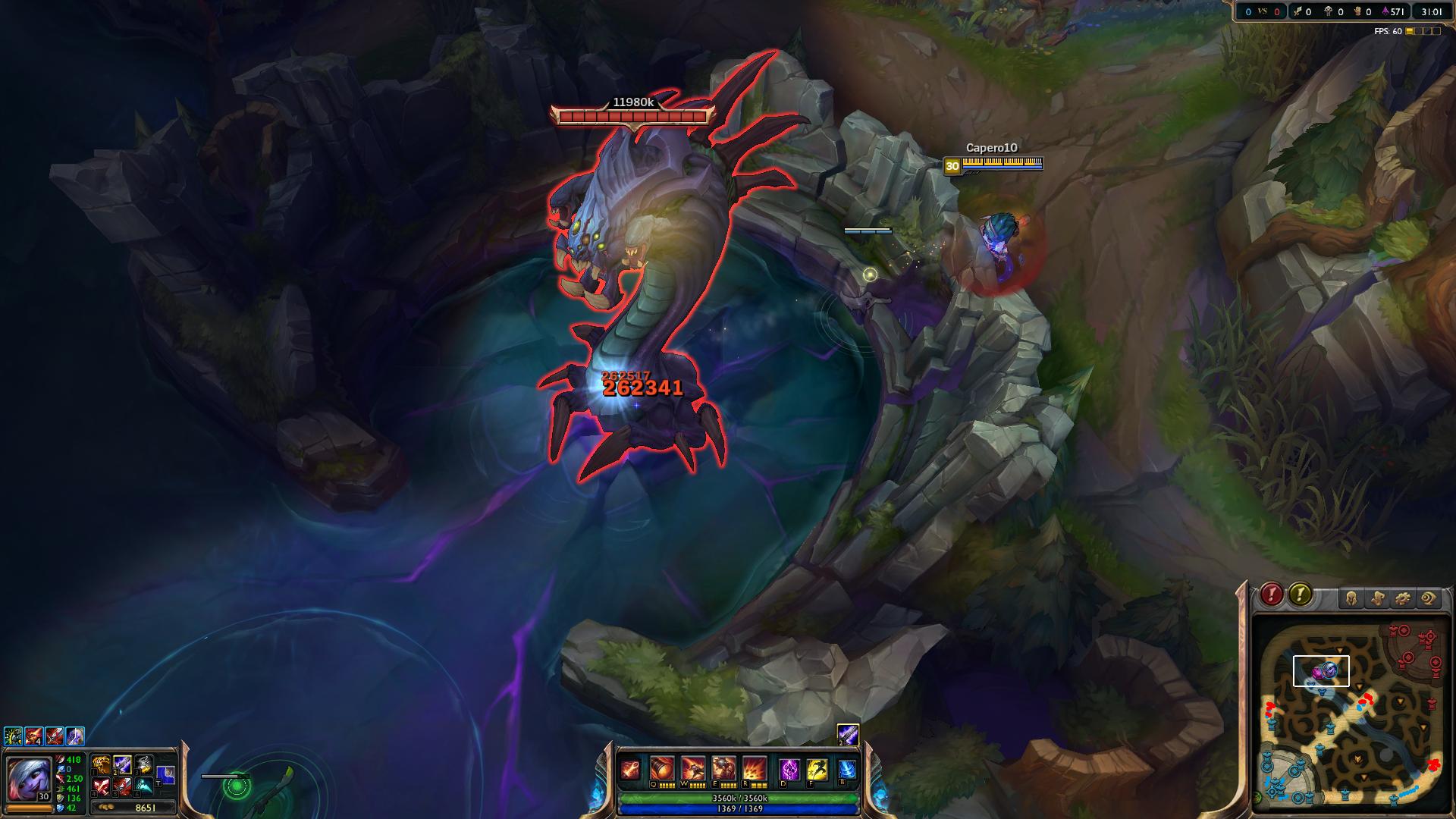Activate the Recall icon next to B
This screenshot has width=1456, height=819.
[x=847, y=769]
